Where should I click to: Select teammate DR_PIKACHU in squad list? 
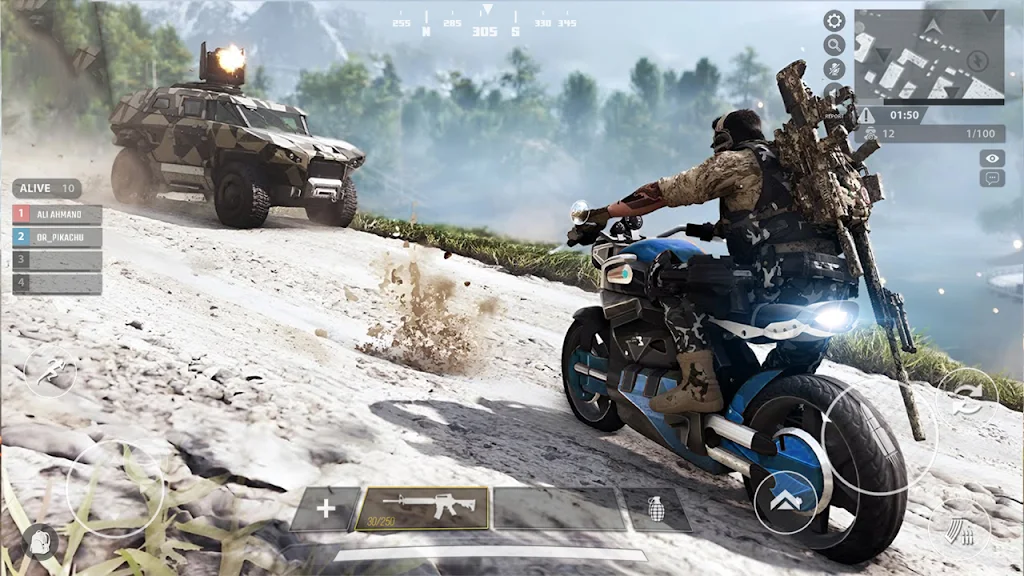click(x=57, y=237)
